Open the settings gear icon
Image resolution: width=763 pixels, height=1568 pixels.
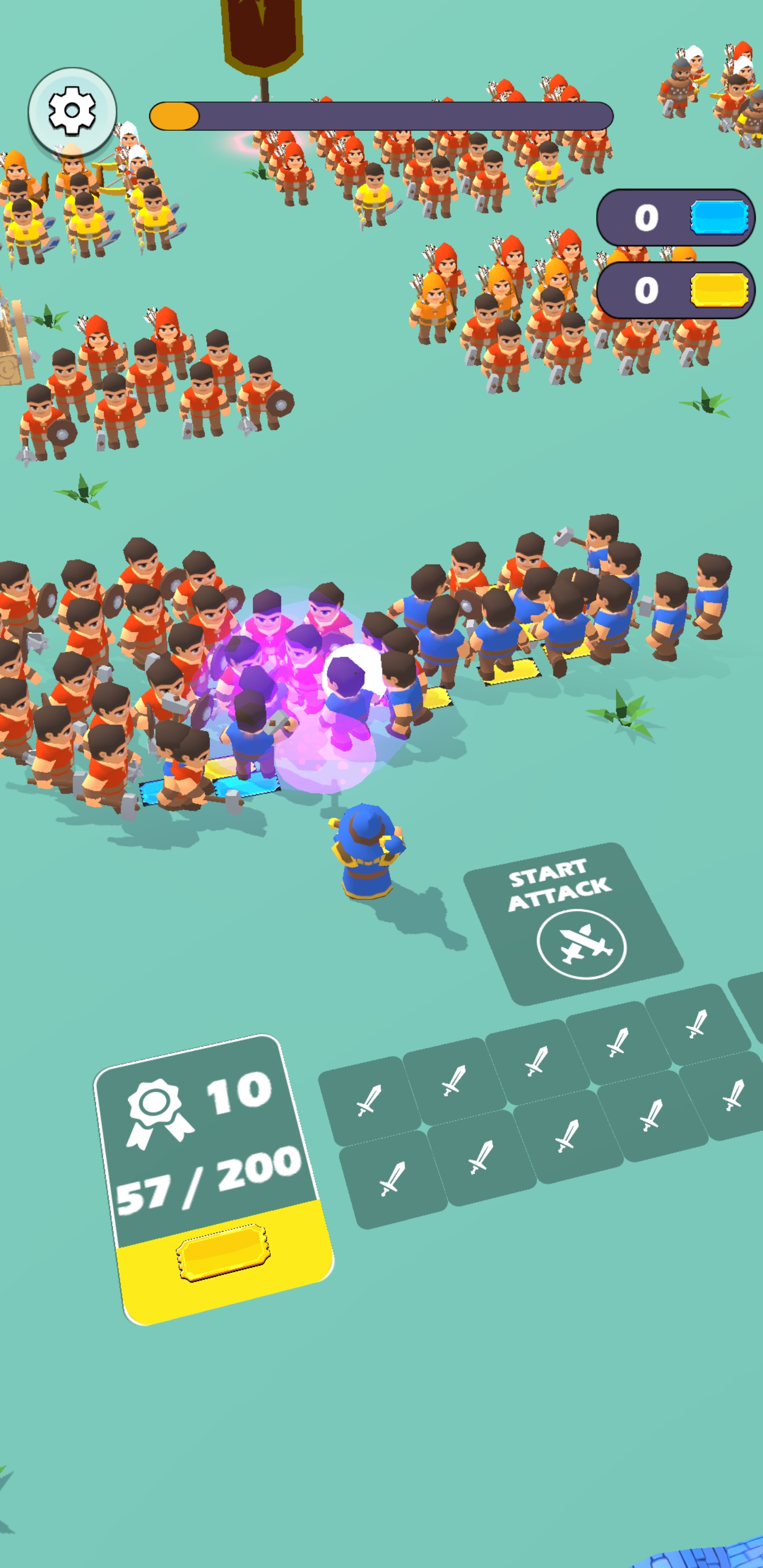tap(72, 110)
